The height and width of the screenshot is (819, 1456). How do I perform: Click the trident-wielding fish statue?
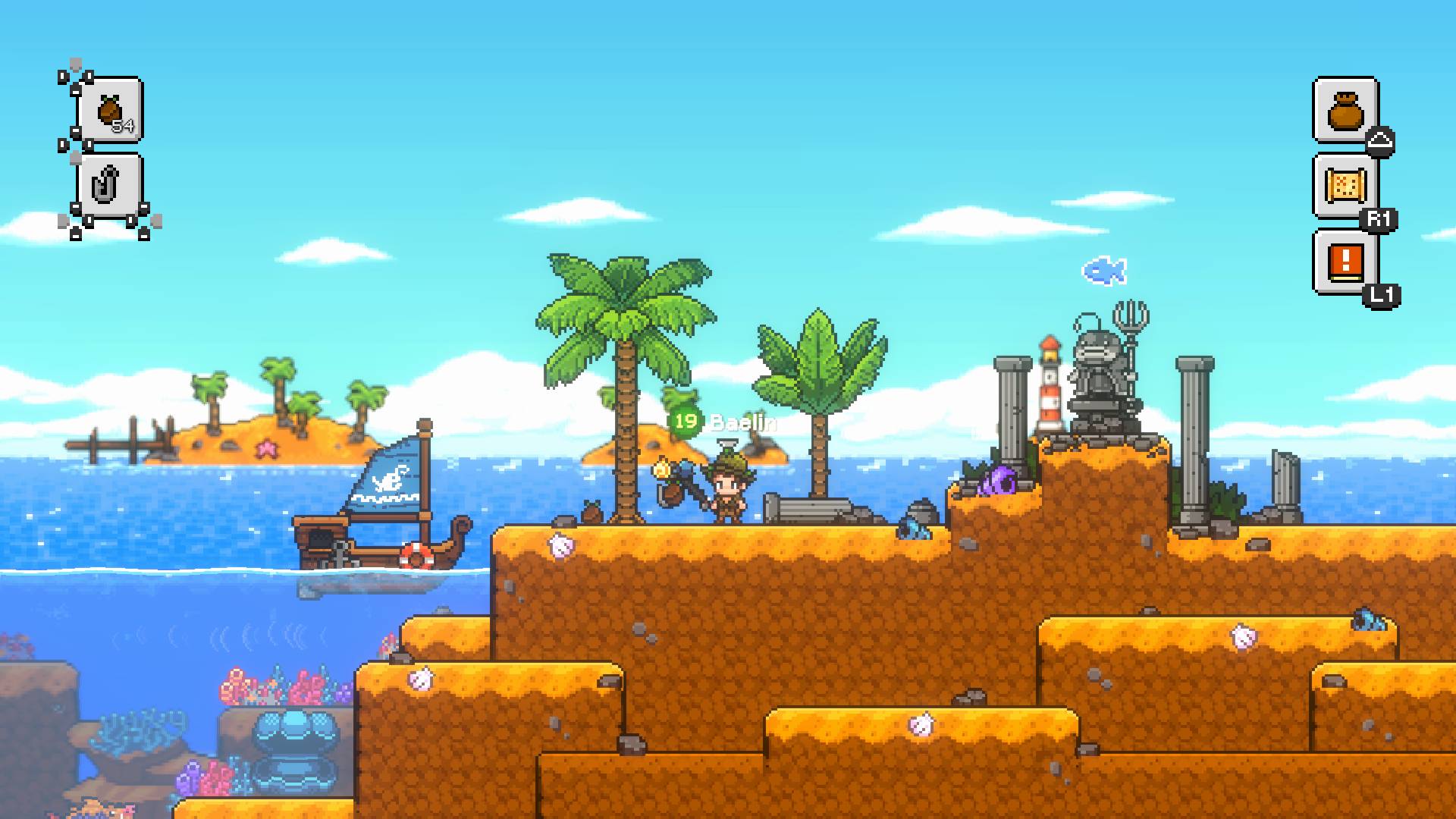pos(1101,372)
